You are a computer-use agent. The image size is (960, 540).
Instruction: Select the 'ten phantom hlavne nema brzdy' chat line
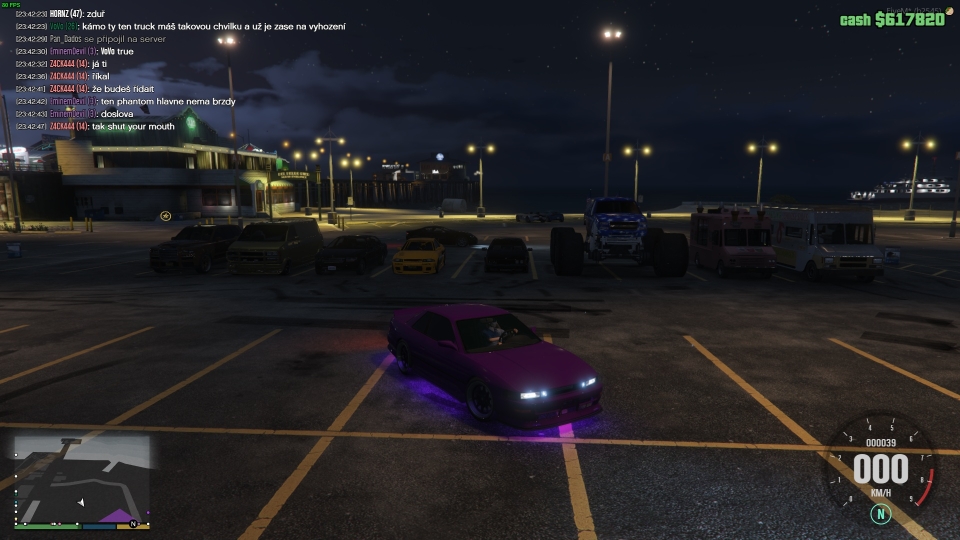(167, 102)
